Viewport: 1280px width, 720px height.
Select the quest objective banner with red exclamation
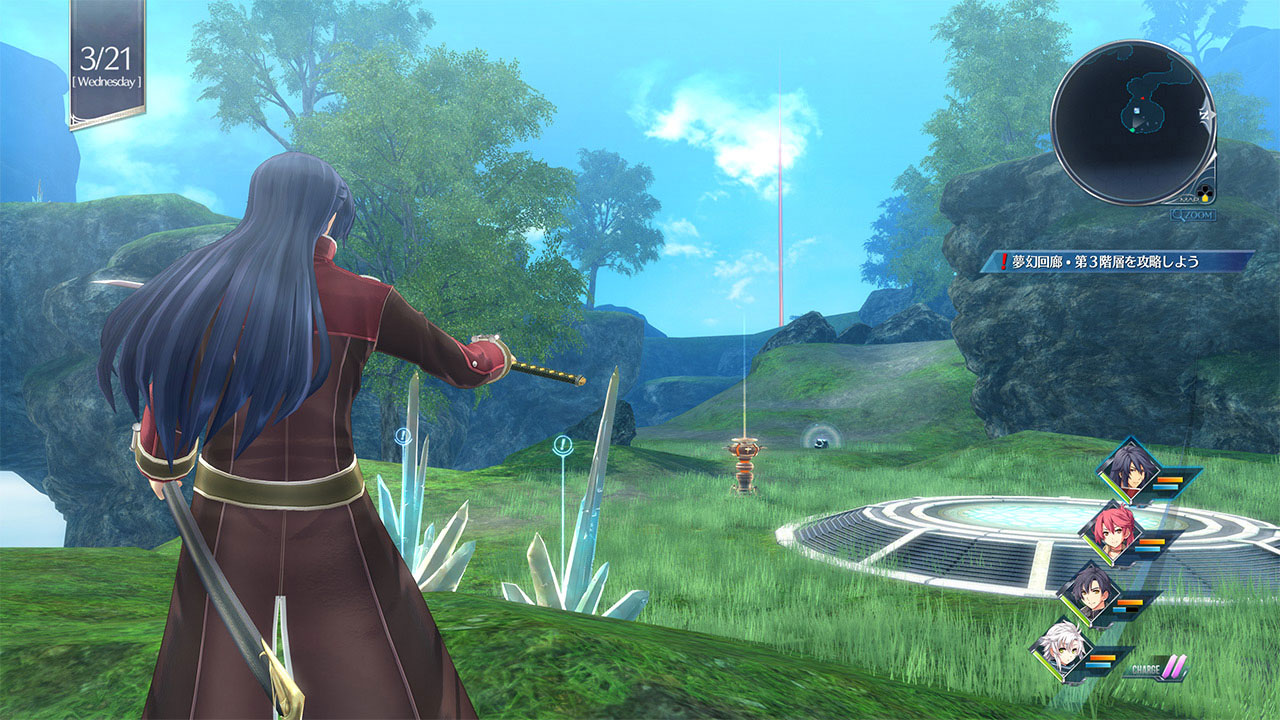tap(1117, 262)
